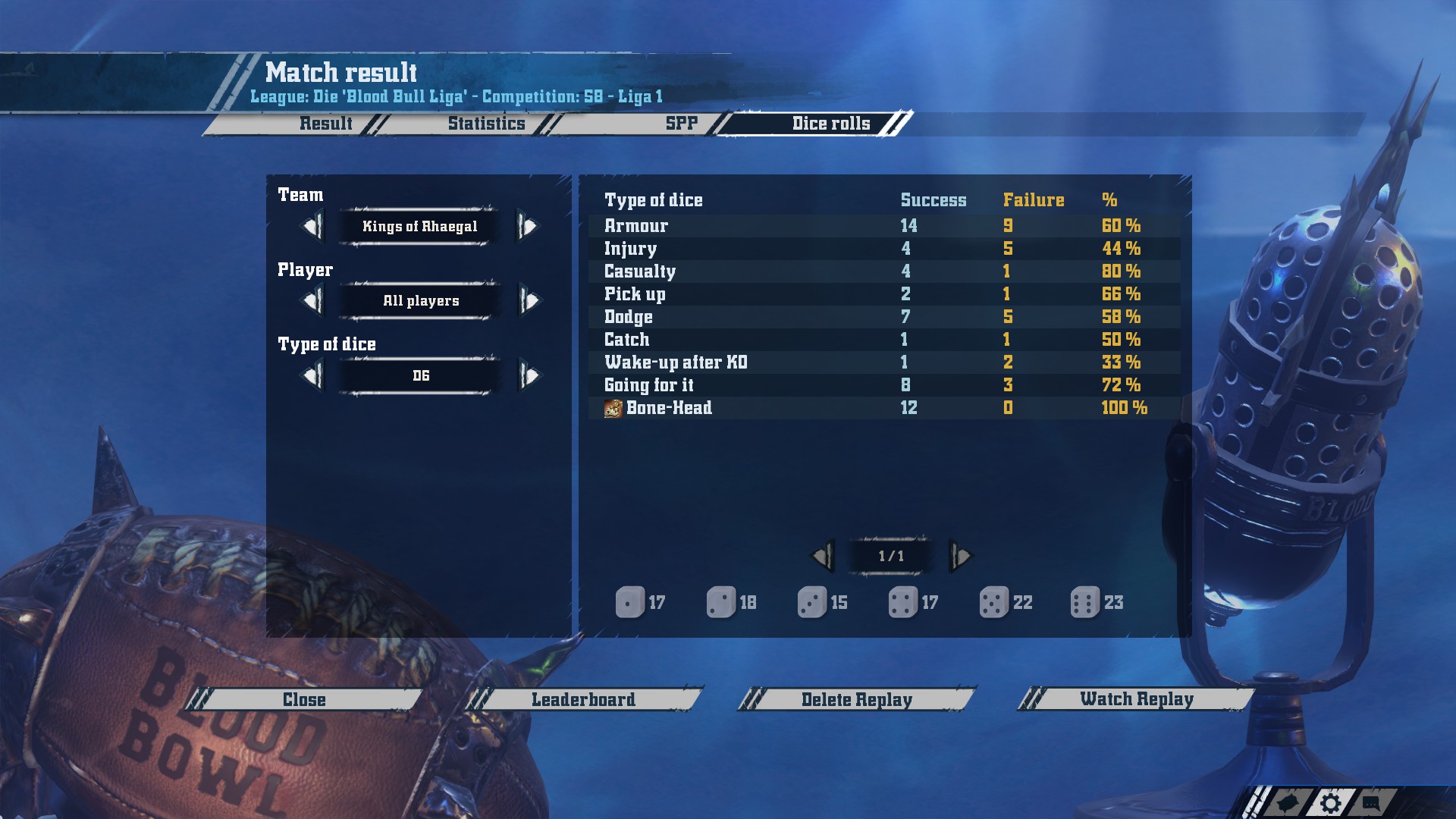The image size is (1456, 819).
Task: Click the left arrow beside Kings of Rhaegal
Action: (x=312, y=226)
